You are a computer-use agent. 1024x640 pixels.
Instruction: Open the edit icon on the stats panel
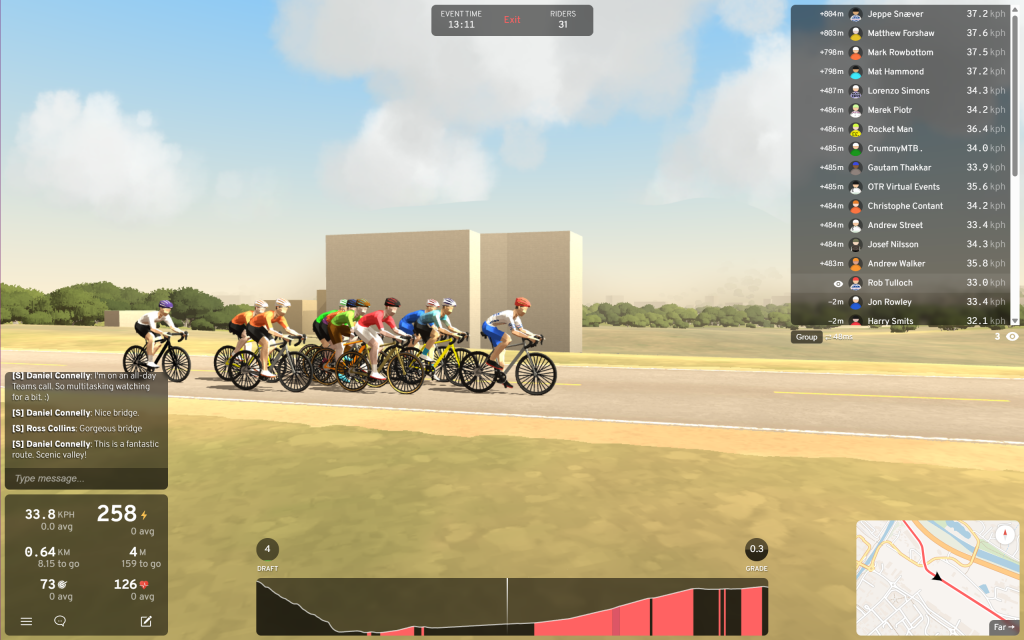pyautogui.click(x=146, y=621)
